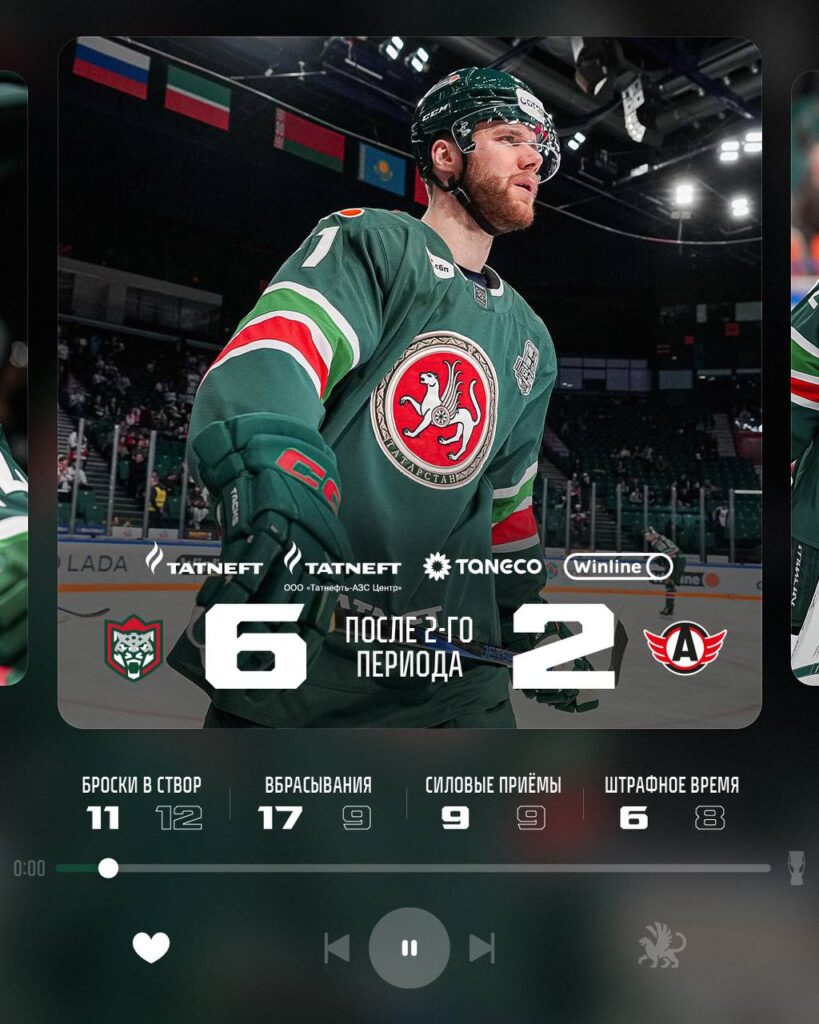Screen dimensions: 819x1024
Task: Click the trophy cup icon ending the timeline
Action: click(x=796, y=868)
